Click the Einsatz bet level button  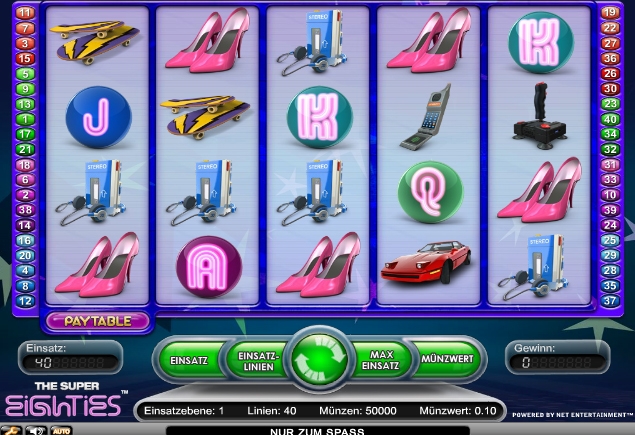click(188, 359)
